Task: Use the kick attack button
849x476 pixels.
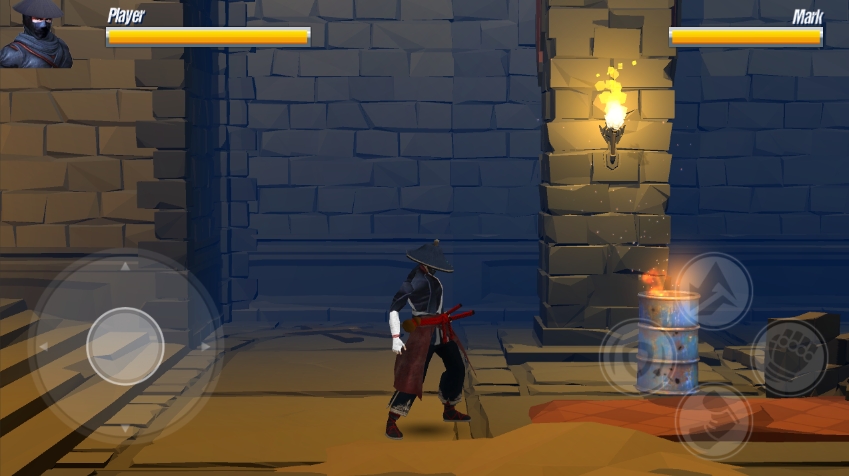Action: (713, 421)
